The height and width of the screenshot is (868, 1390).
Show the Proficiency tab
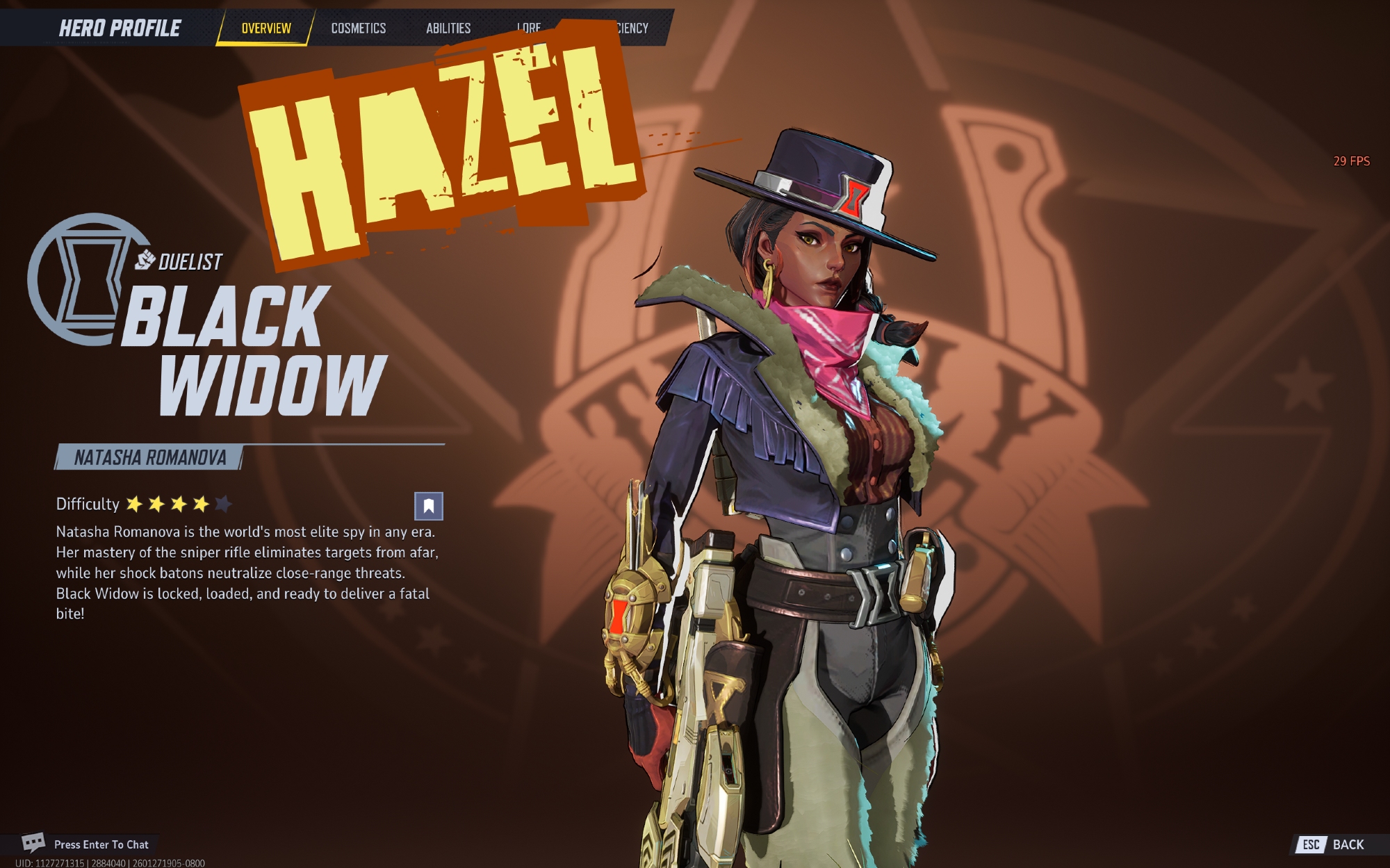(x=632, y=28)
